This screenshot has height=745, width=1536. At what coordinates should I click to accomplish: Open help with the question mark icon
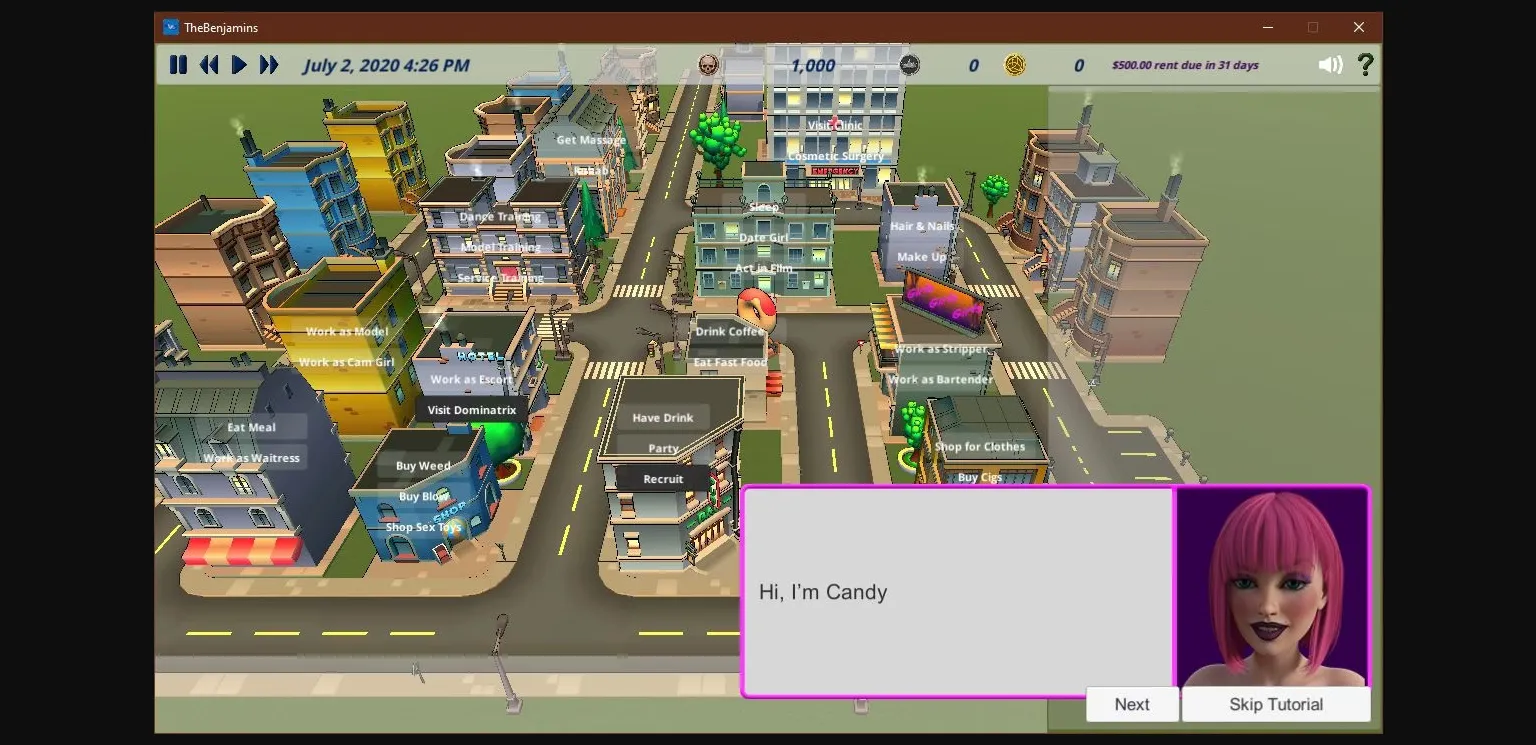(x=1366, y=64)
